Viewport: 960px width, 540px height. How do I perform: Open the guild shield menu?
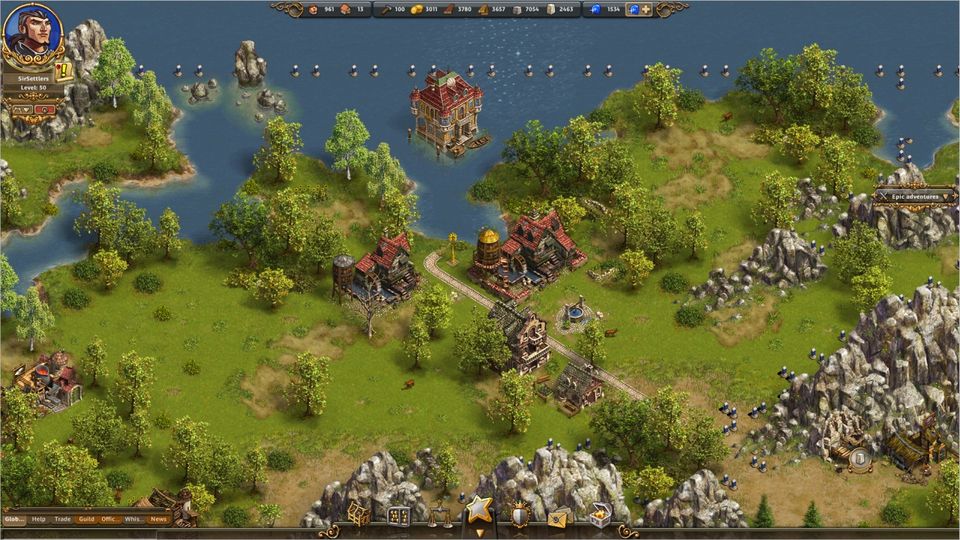[520, 516]
